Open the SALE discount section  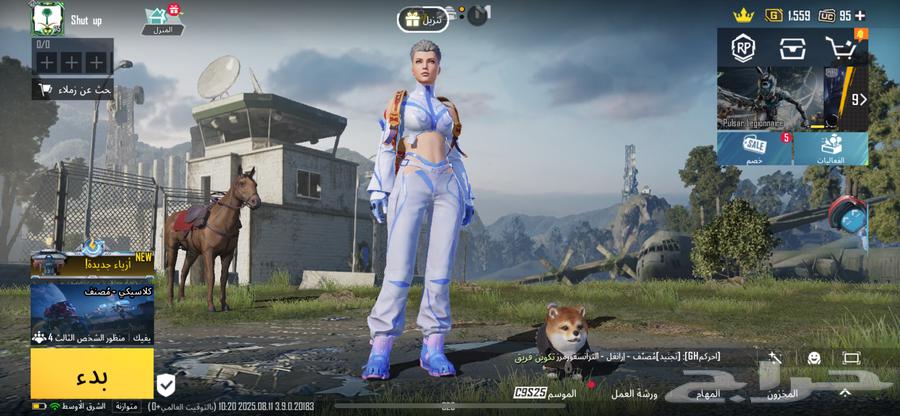click(755, 148)
